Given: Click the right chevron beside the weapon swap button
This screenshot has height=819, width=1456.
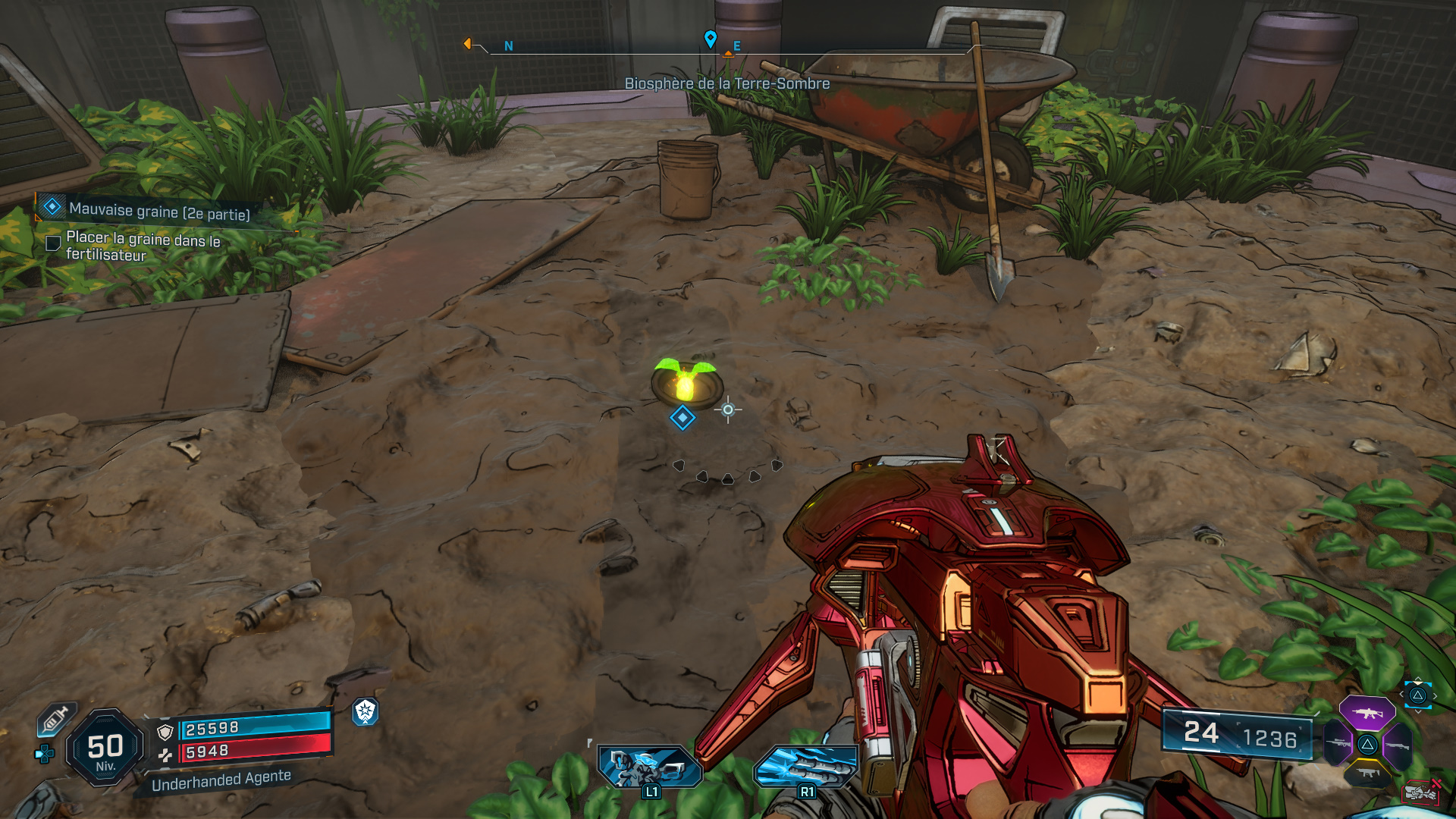Looking at the screenshot, I should tap(1435, 695).
